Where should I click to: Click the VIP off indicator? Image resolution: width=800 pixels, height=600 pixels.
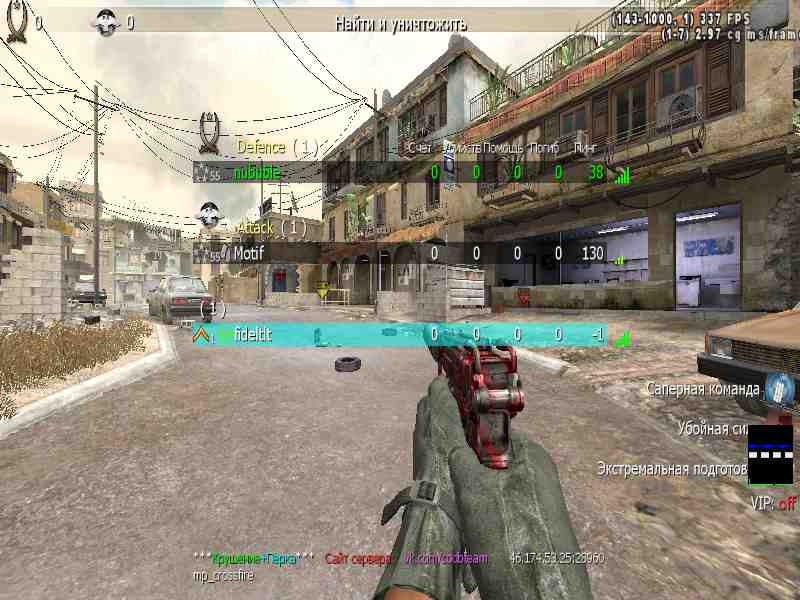tap(772, 504)
